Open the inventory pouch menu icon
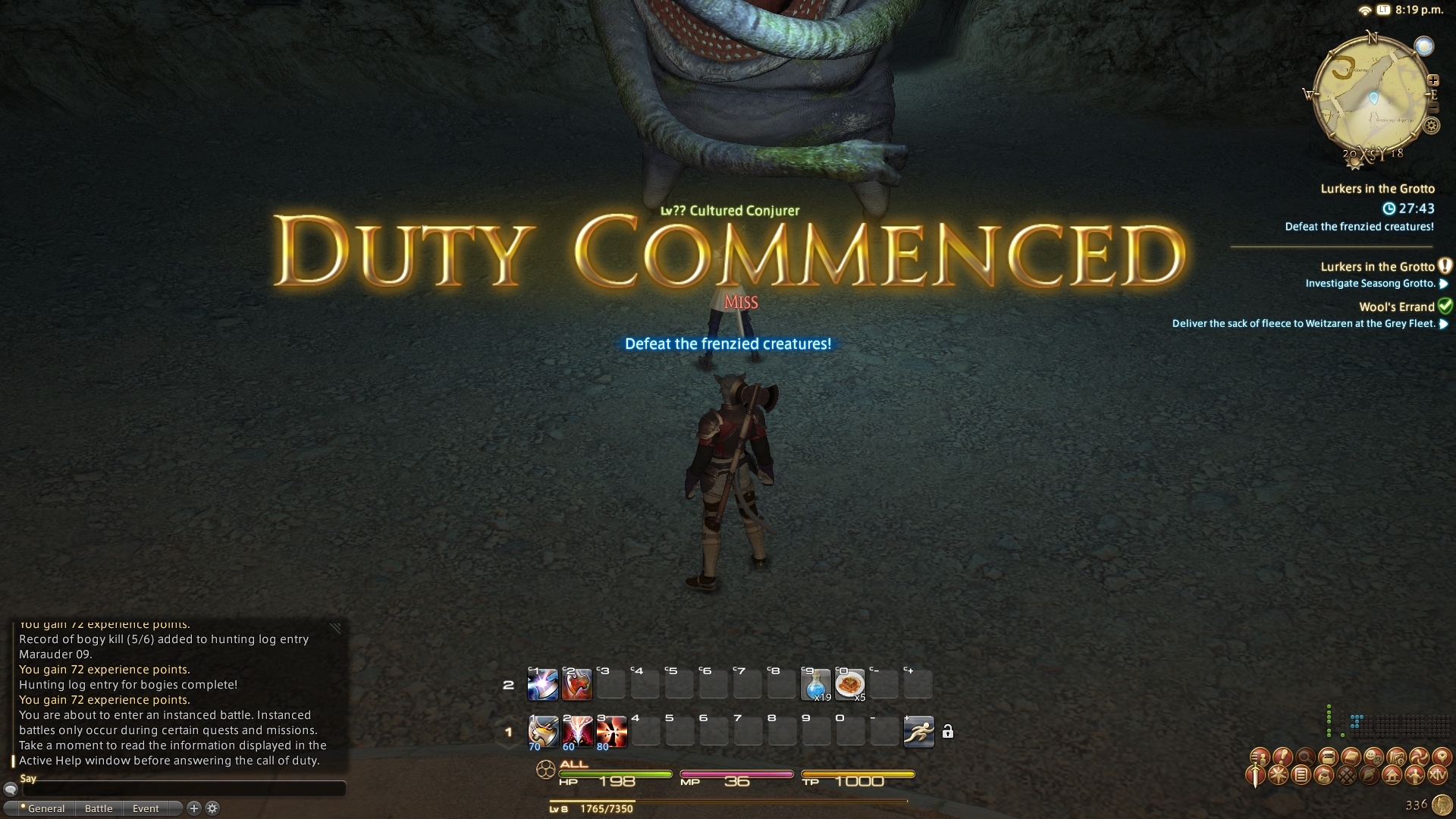 tap(1324, 775)
